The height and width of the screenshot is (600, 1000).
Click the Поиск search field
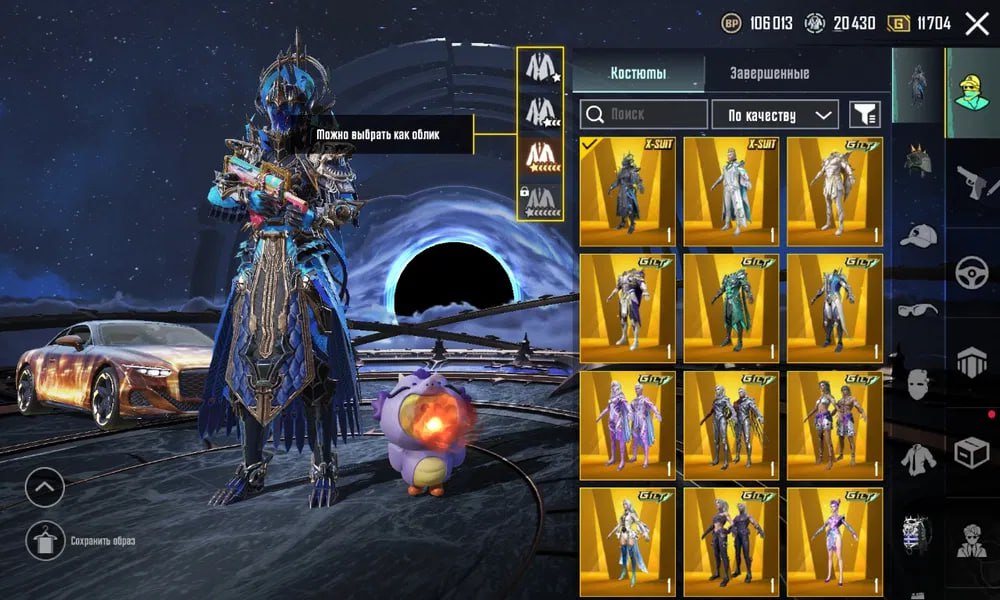644,115
